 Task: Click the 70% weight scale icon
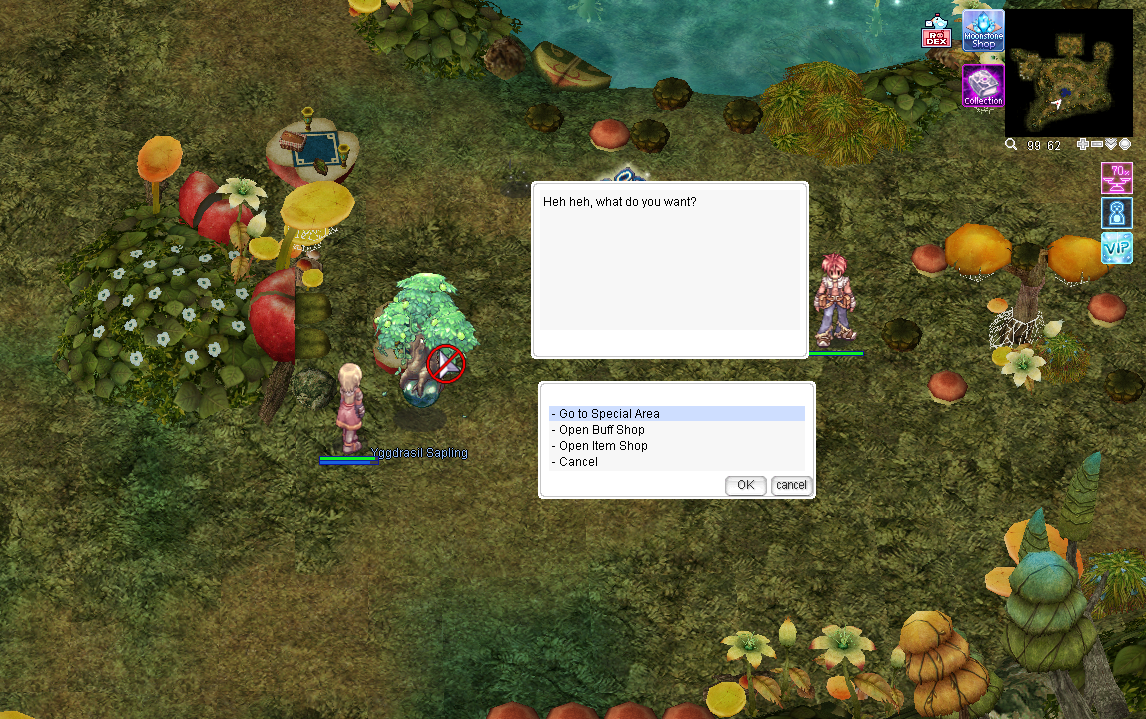pos(1116,178)
